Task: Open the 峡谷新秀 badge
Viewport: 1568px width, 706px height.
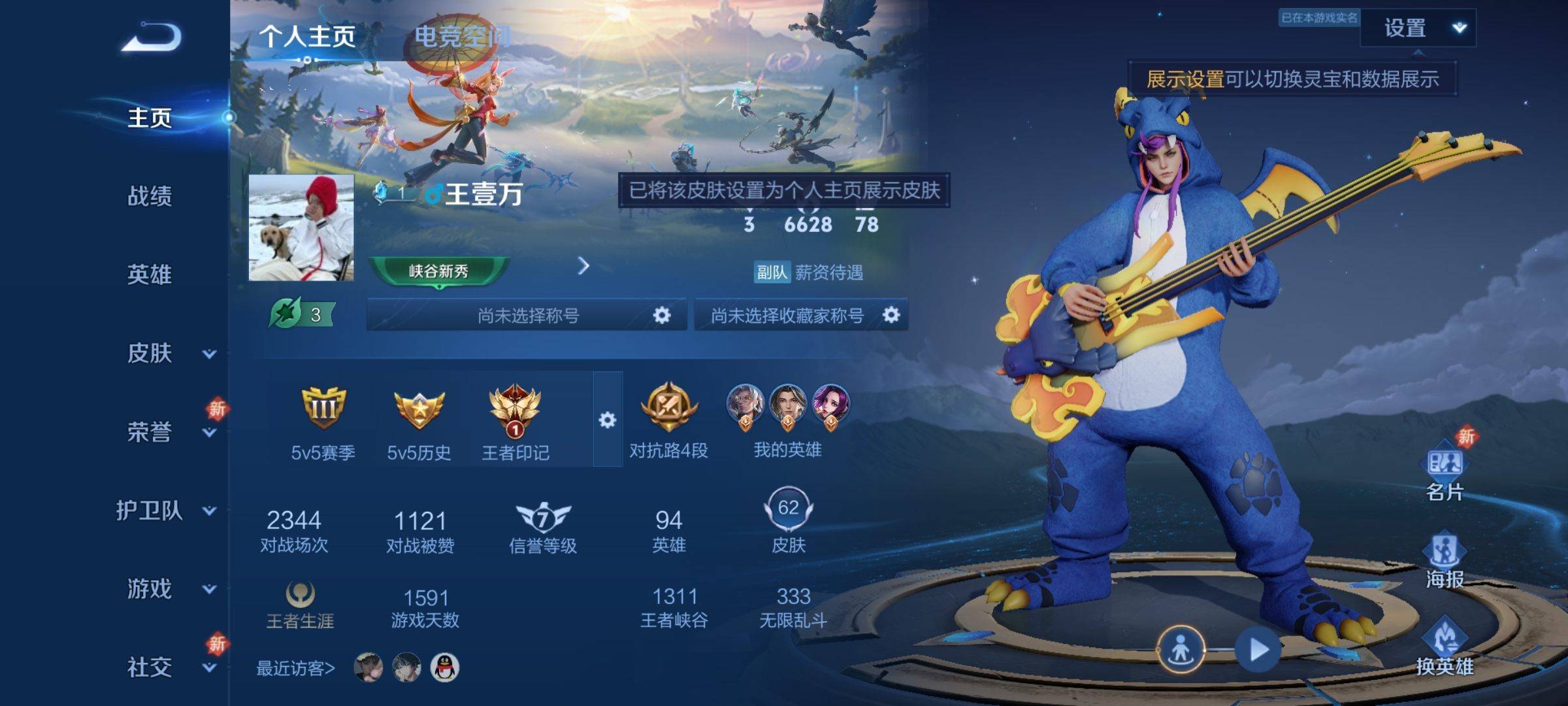Action: (x=438, y=271)
